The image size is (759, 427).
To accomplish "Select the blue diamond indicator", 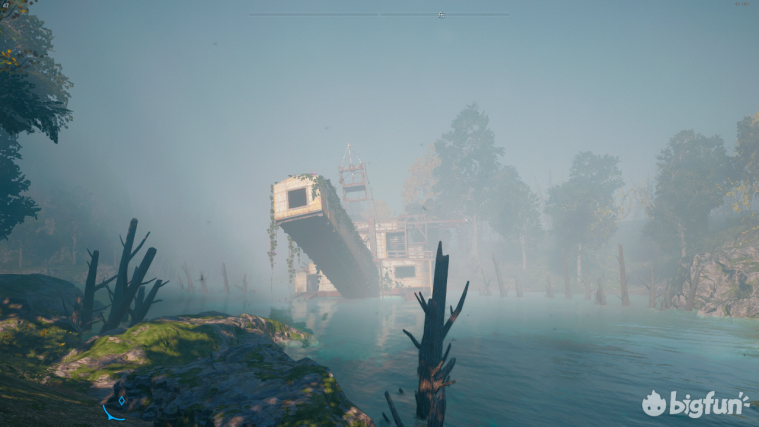I will point(122,400).
